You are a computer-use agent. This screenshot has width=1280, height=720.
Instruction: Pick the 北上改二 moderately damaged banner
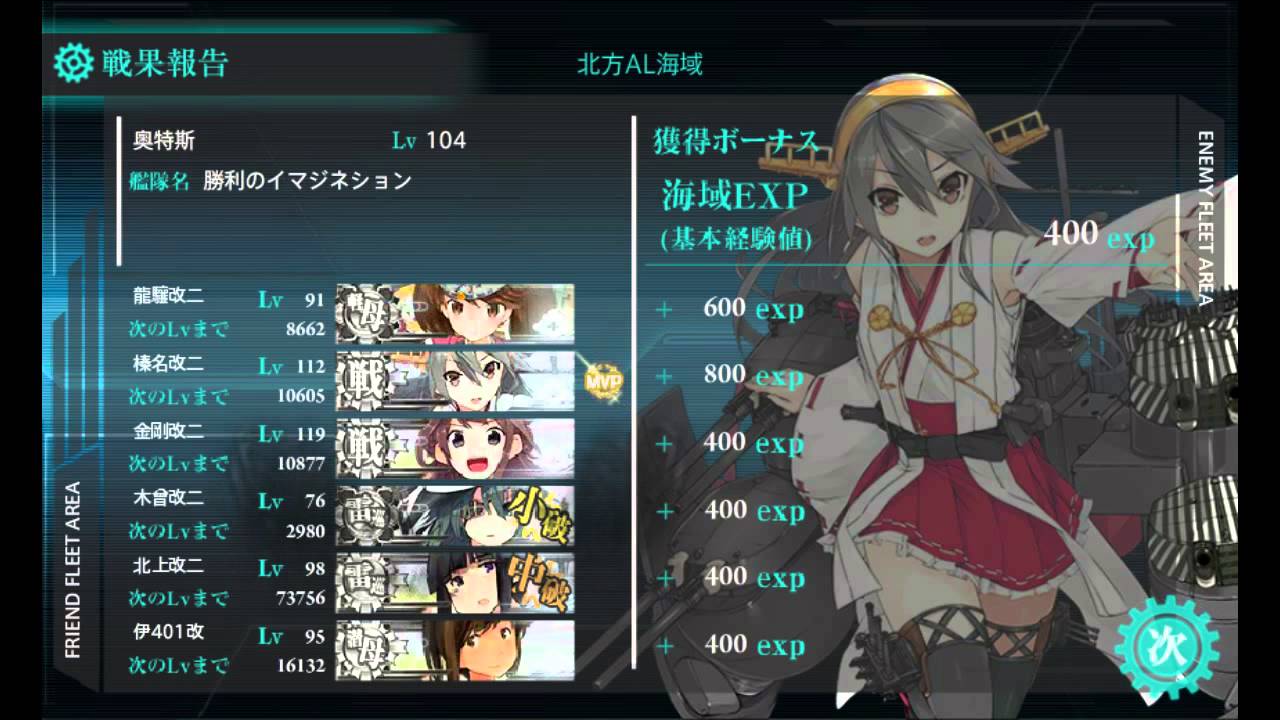click(455, 581)
